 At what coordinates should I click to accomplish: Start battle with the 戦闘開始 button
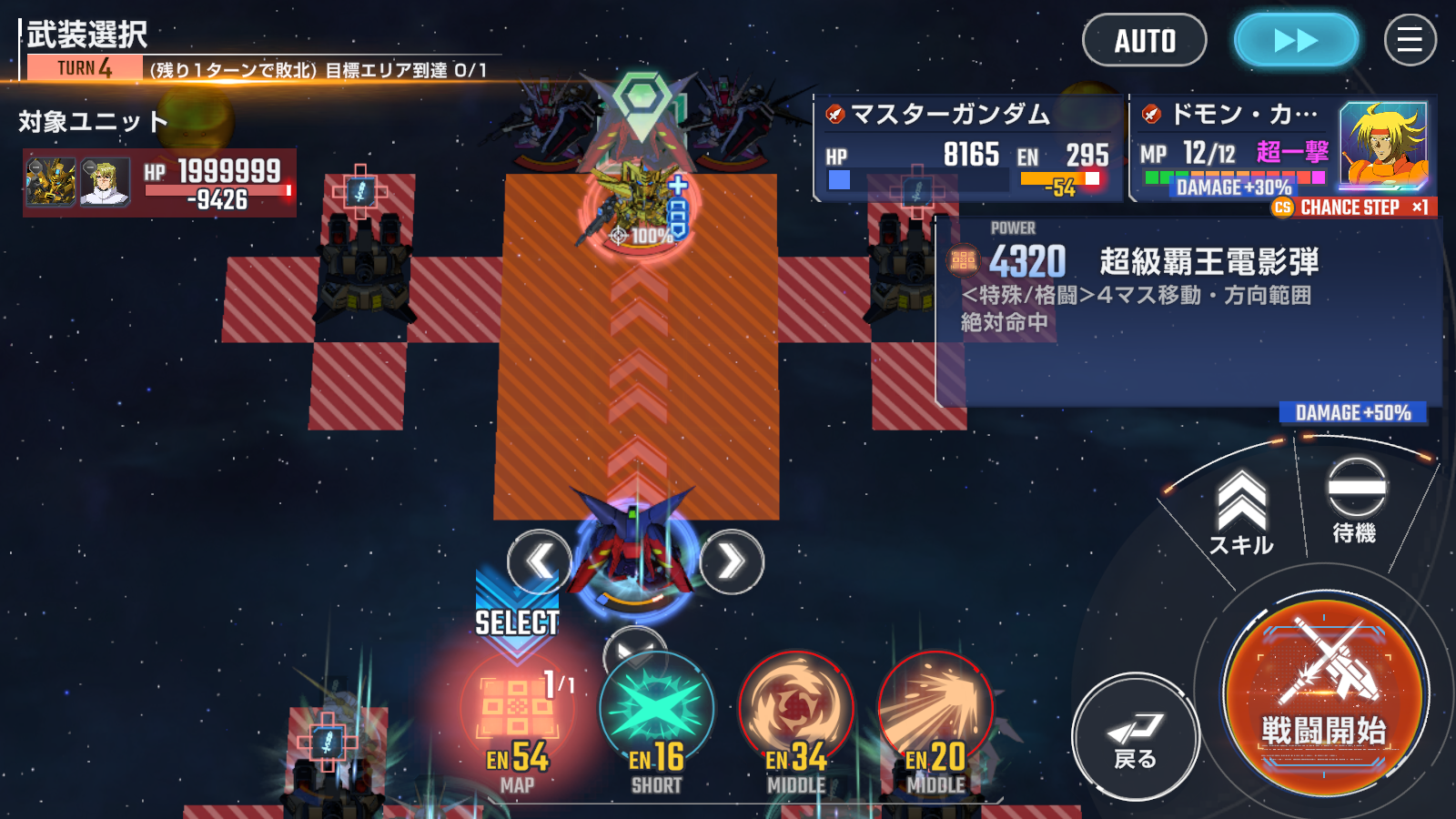1323,697
